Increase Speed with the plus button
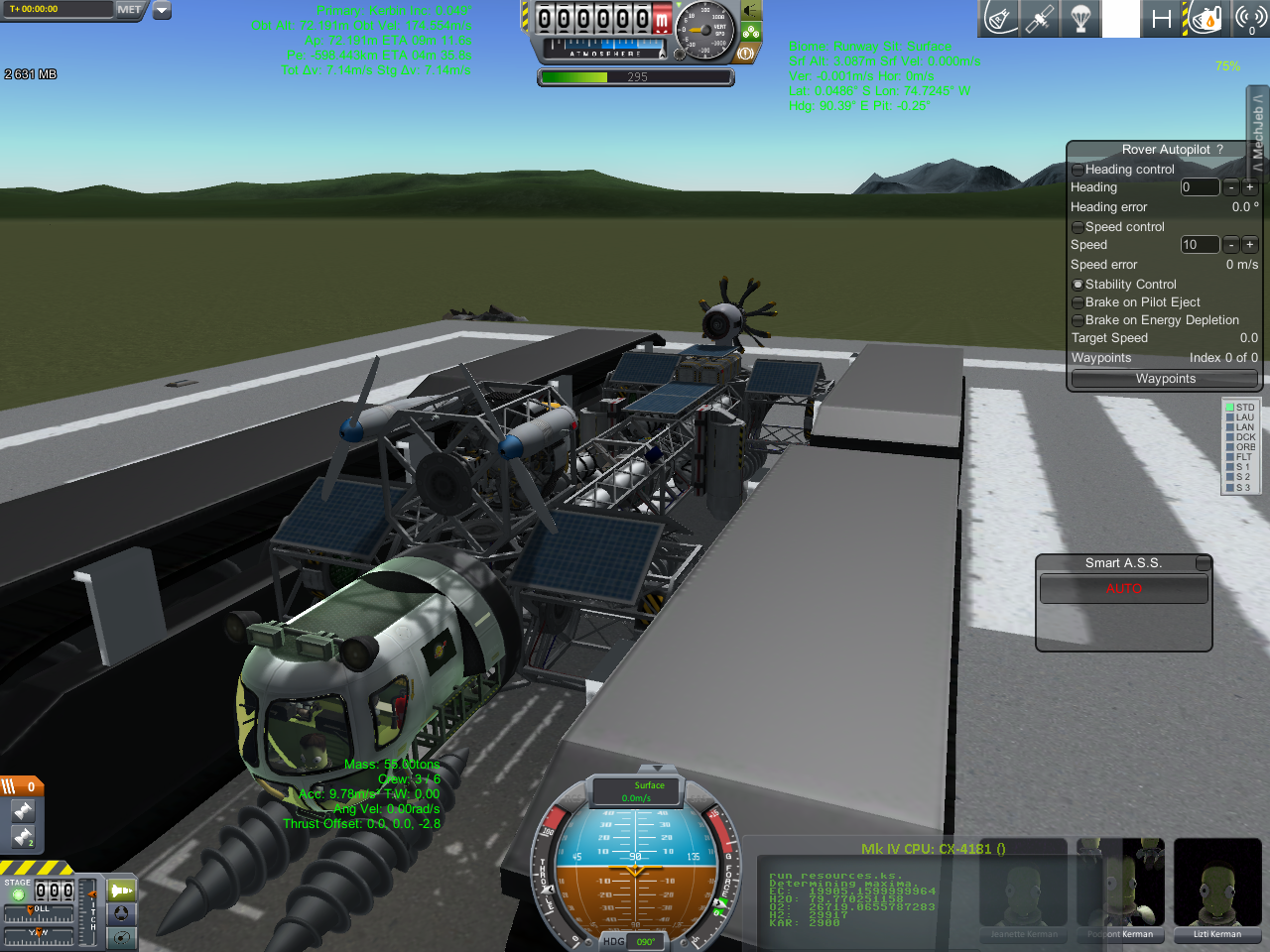The height and width of the screenshot is (952, 1270). 1249,245
